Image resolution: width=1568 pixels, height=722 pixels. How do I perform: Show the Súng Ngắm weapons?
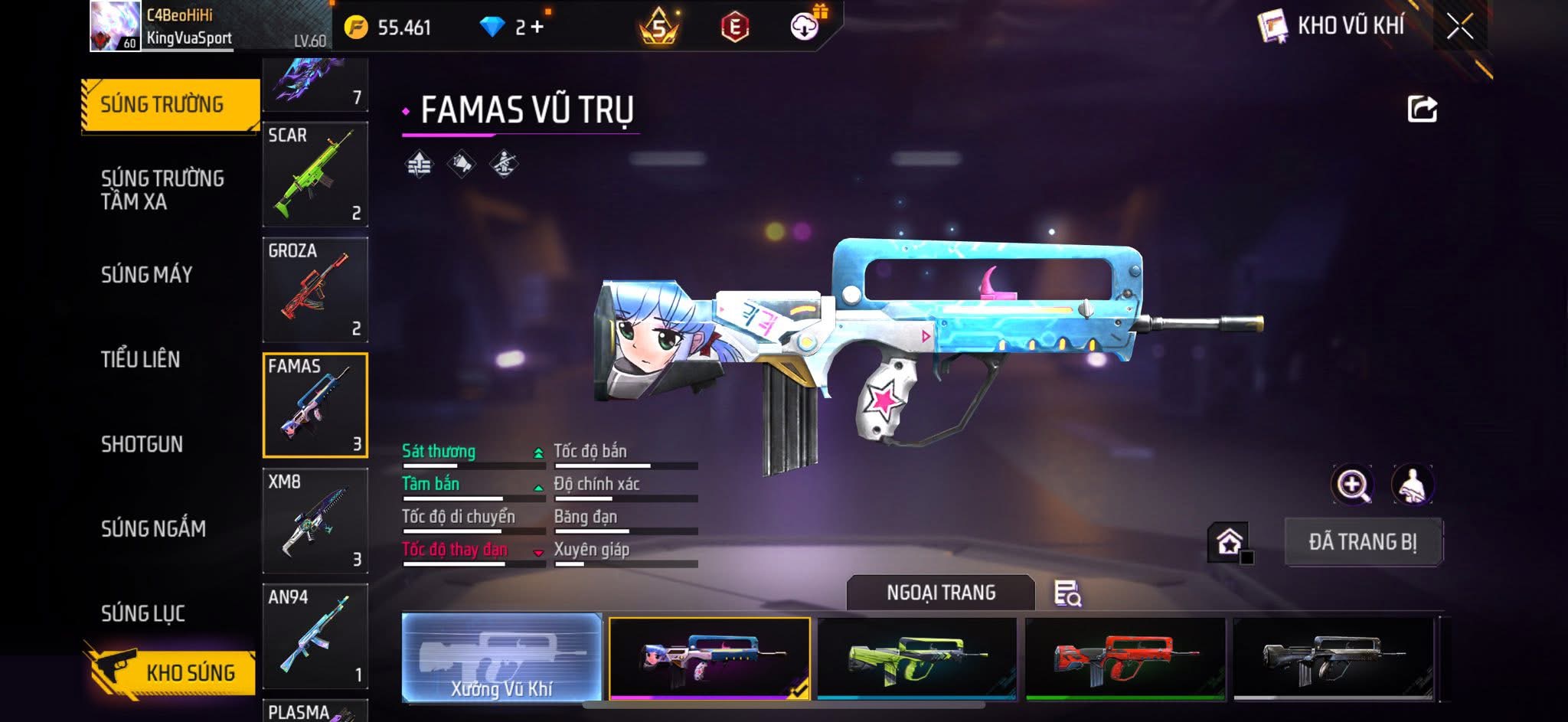coord(153,528)
